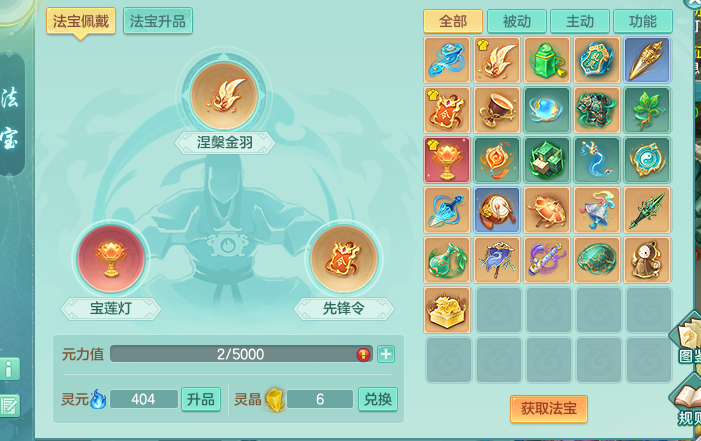The height and width of the screenshot is (441, 701).
Task: Filter treasures by 主动
Action: 579,22
